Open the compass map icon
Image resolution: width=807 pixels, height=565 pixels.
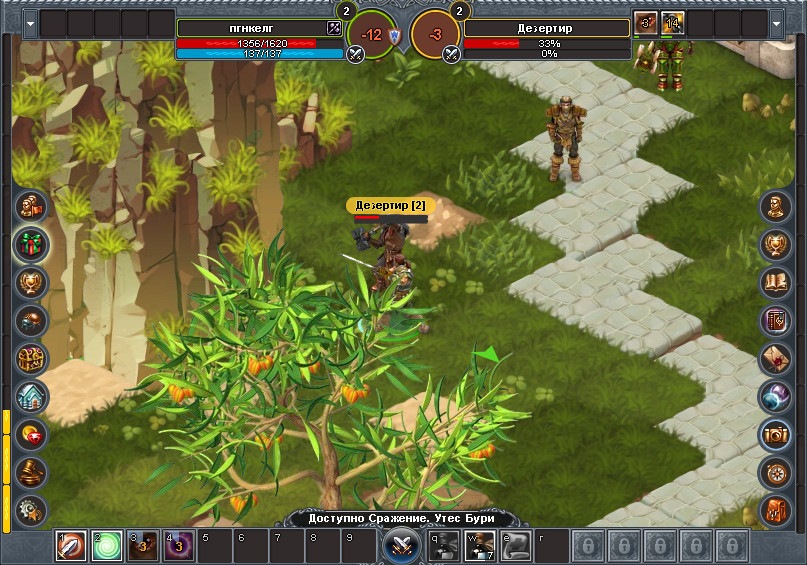click(776, 471)
